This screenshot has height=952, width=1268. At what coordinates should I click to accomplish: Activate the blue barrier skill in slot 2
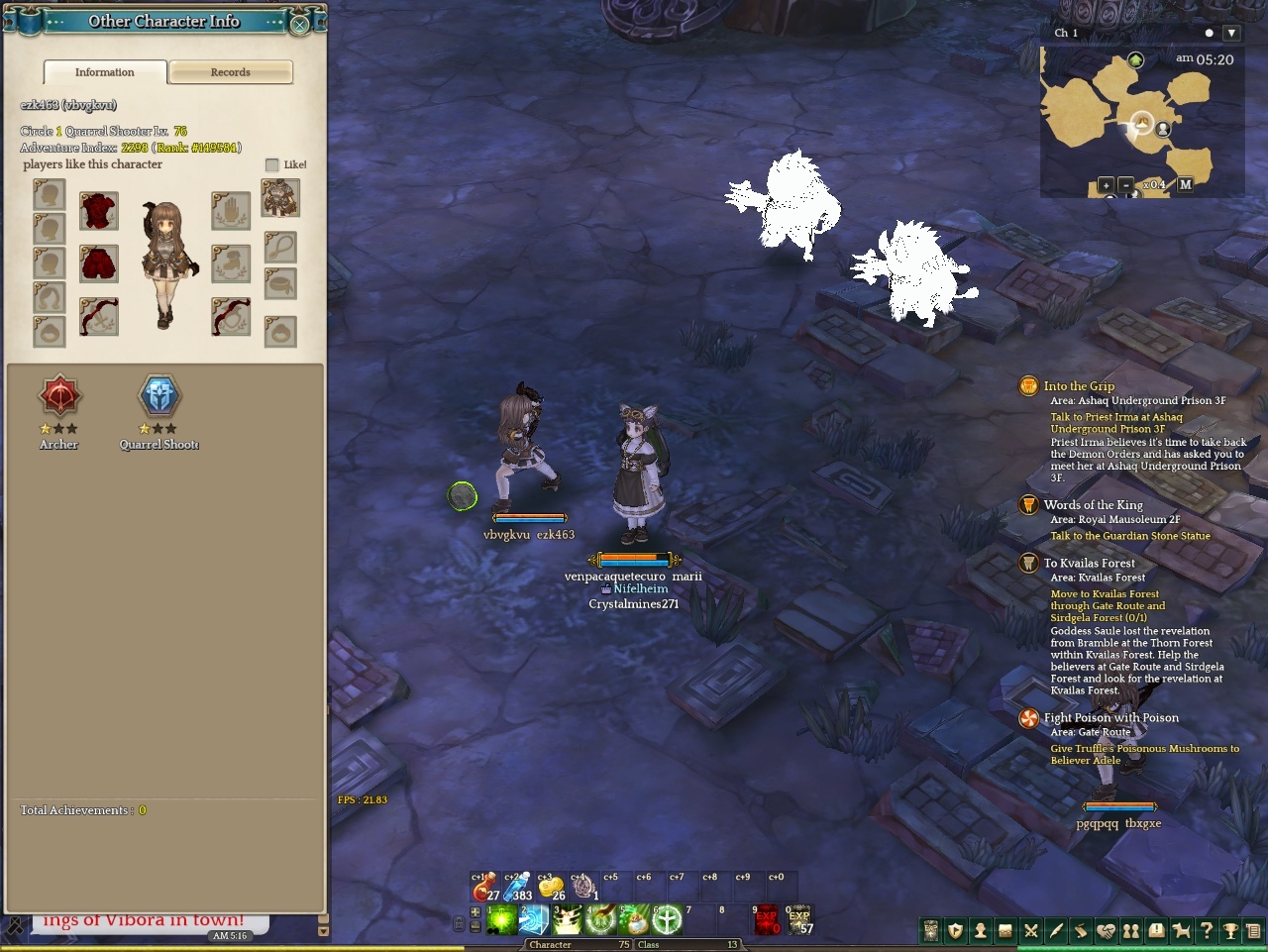click(534, 920)
